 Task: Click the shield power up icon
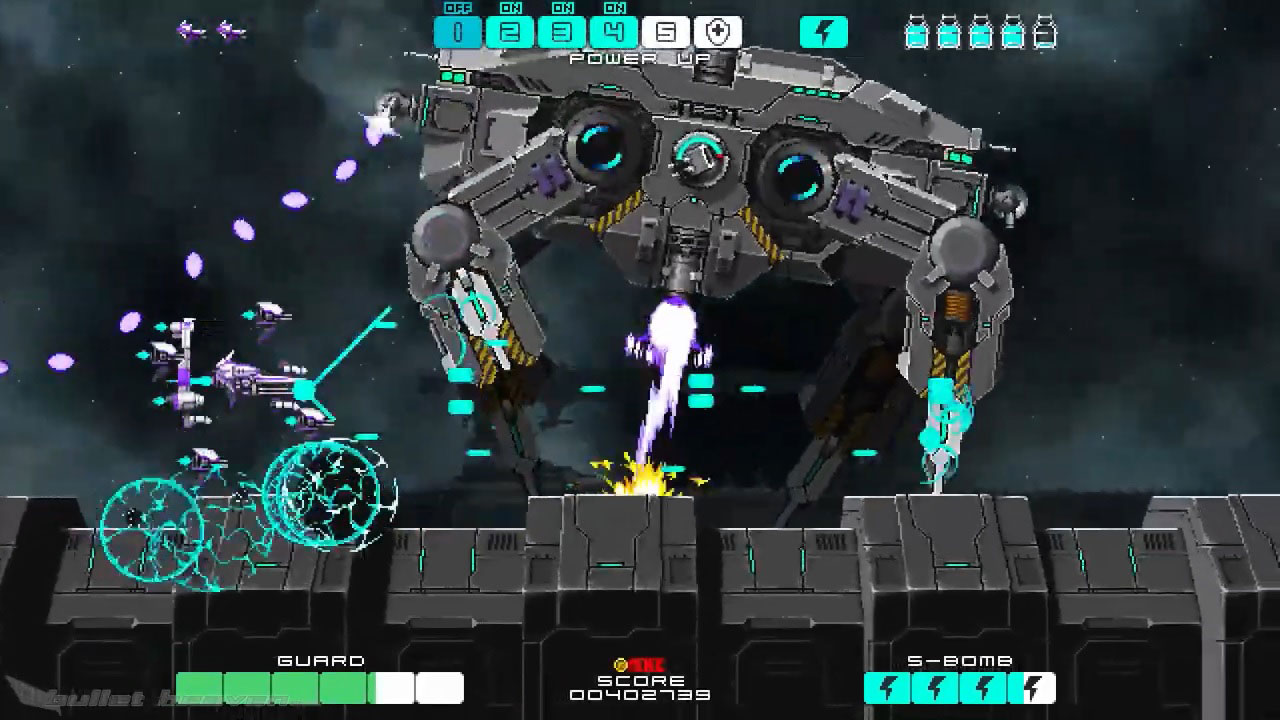click(718, 32)
